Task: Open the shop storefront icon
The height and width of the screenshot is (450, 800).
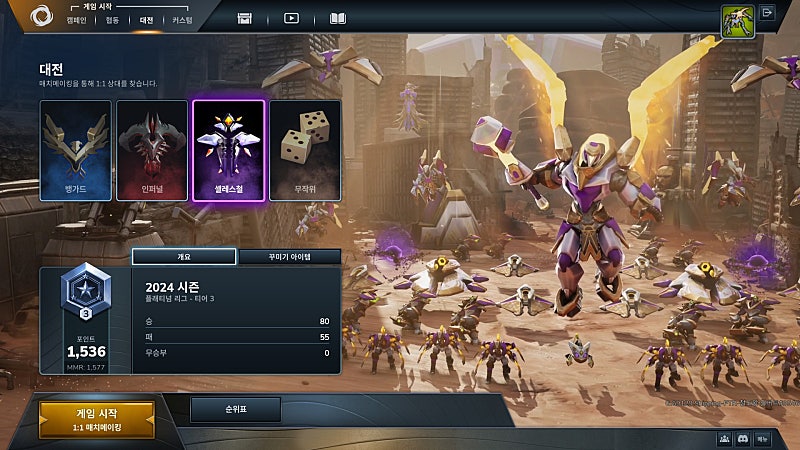Action: 245,18
